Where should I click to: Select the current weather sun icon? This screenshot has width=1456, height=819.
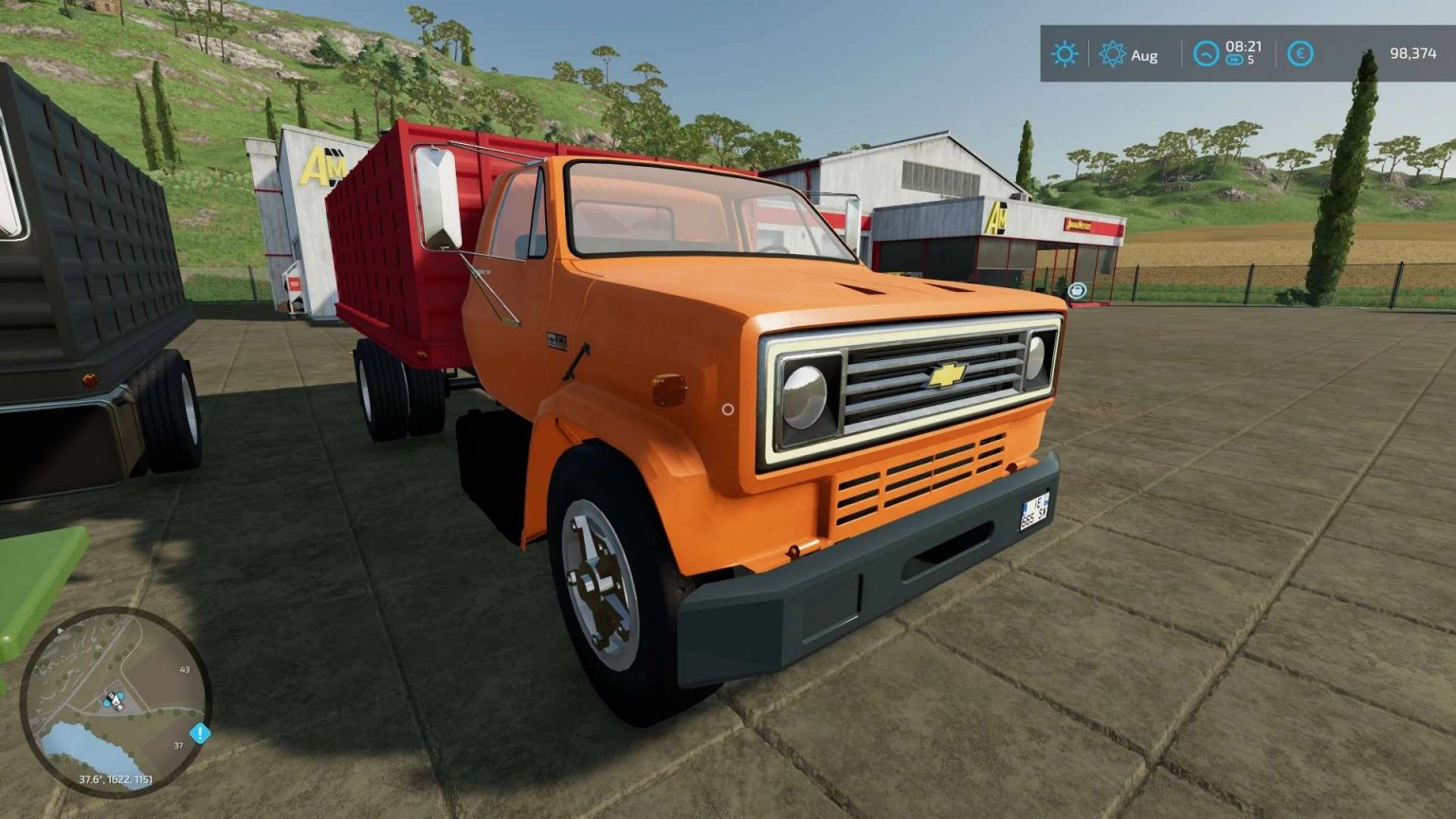coord(1064,55)
